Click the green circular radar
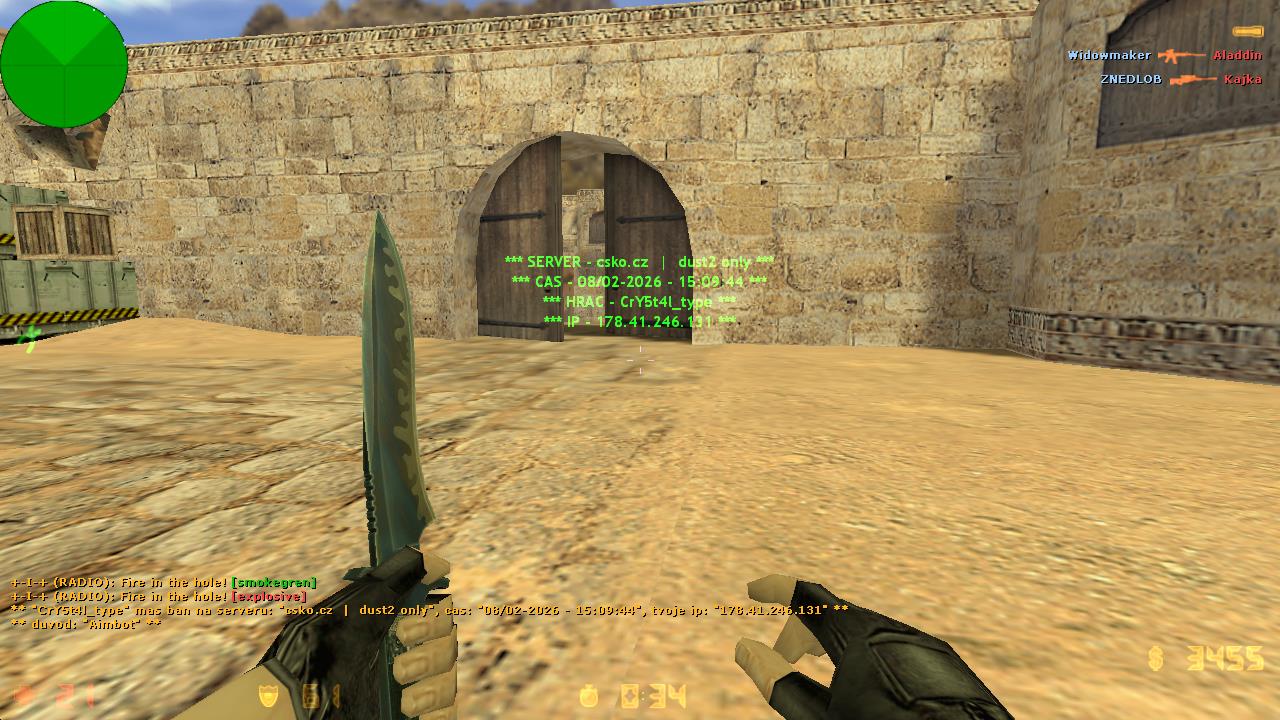Image resolution: width=1280 pixels, height=720 pixels. [x=64, y=64]
